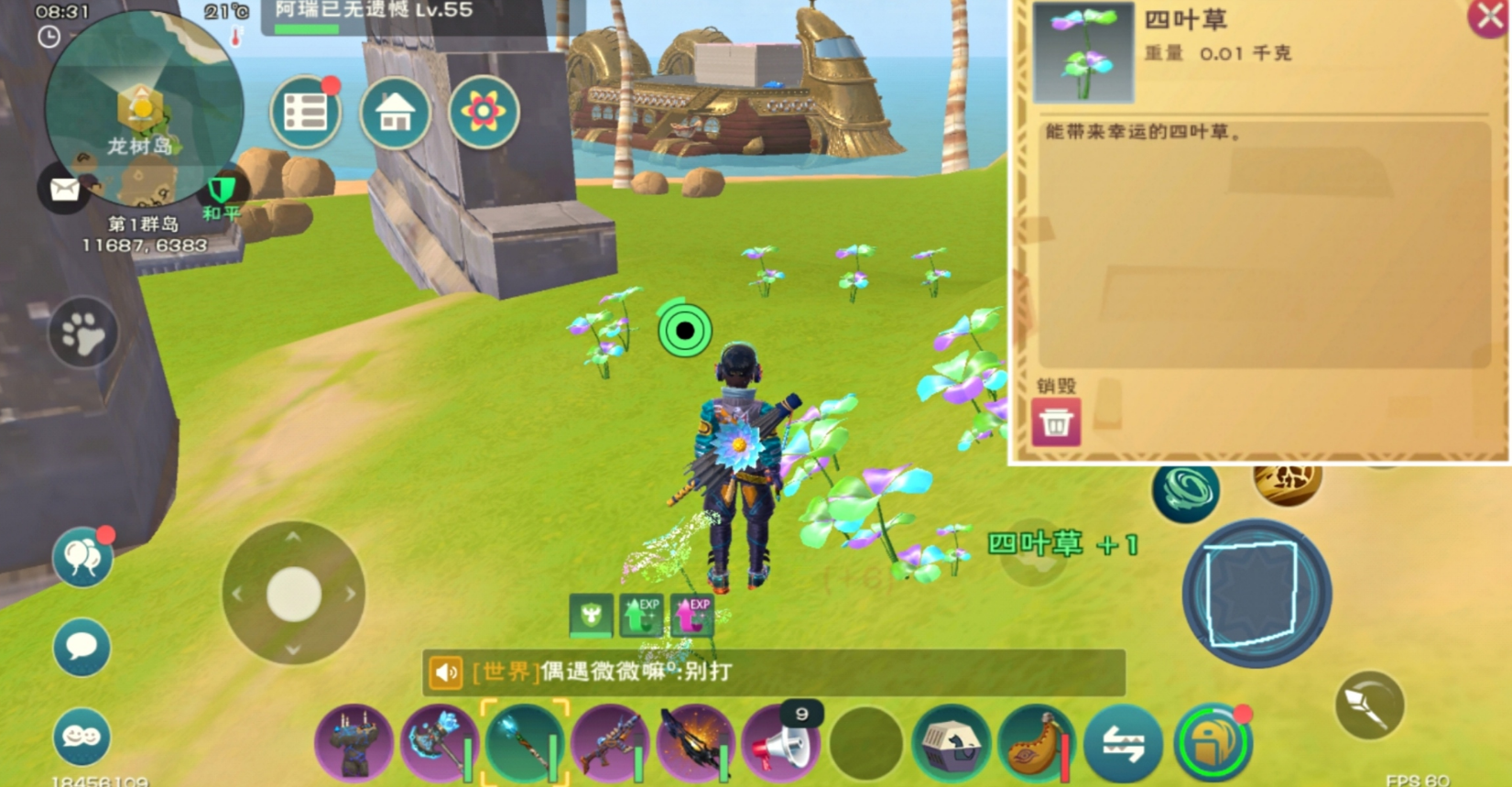This screenshot has width=1512, height=787.
Task: Select the megaphone item slot
Action: (x=780, y=744)
